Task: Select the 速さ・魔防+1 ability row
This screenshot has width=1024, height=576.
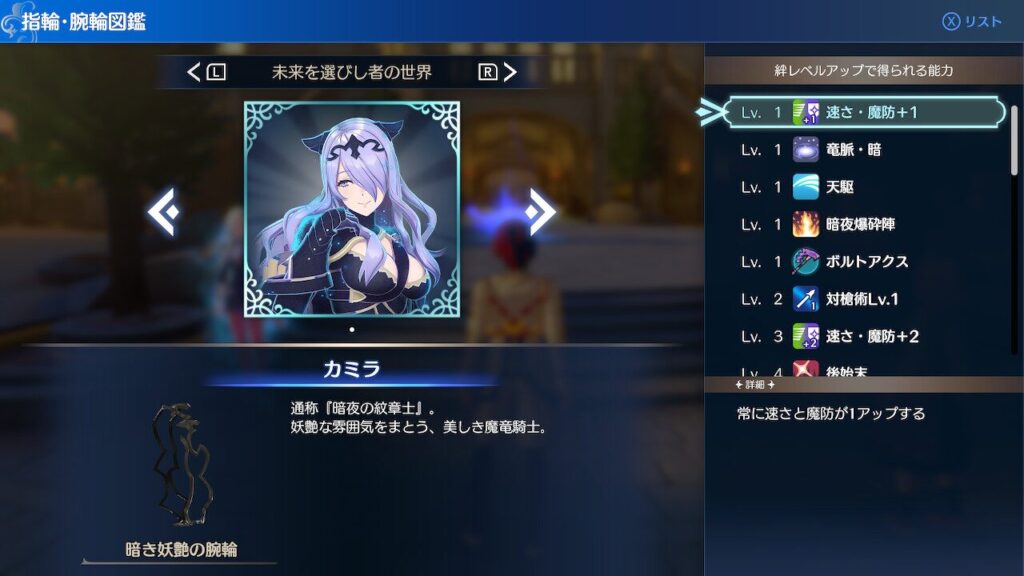Action: click(x=865, y=113)
